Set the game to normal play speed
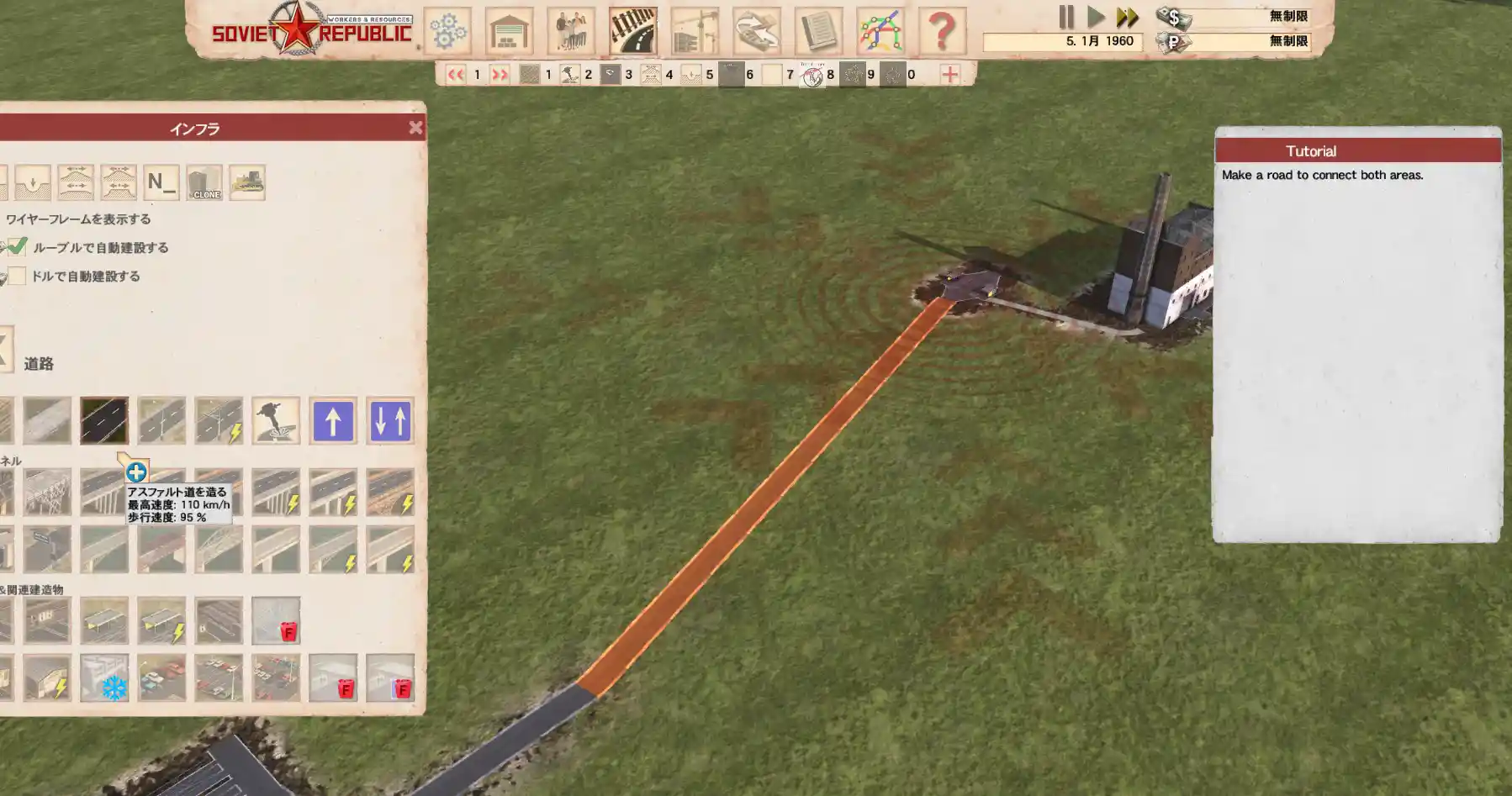1512x796 pixels. click(x=1096, y=17)
